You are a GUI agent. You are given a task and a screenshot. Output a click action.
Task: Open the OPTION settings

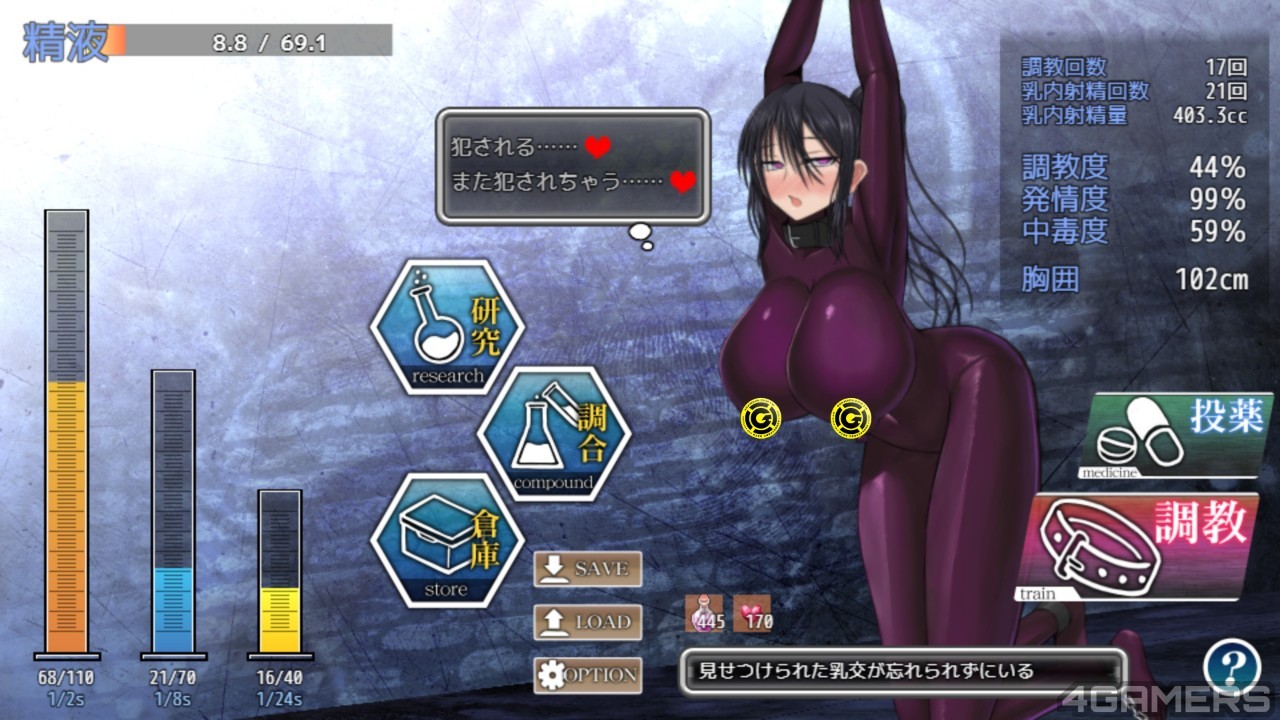(x=587, y=675)
